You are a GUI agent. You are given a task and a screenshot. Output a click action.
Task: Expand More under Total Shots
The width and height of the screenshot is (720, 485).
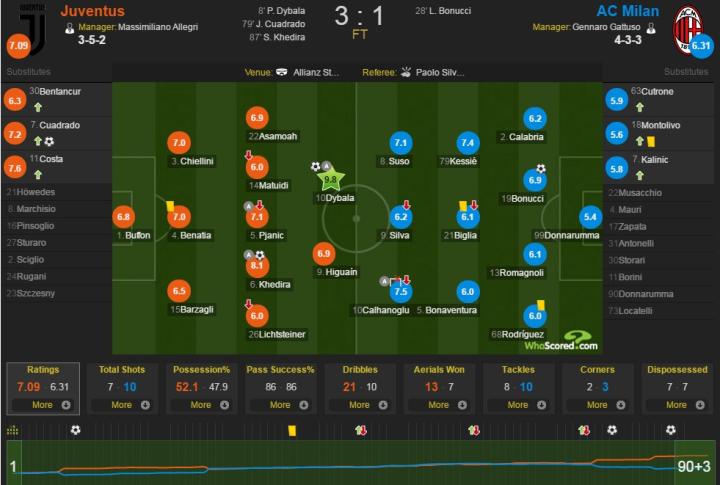[x=128, y=405]
